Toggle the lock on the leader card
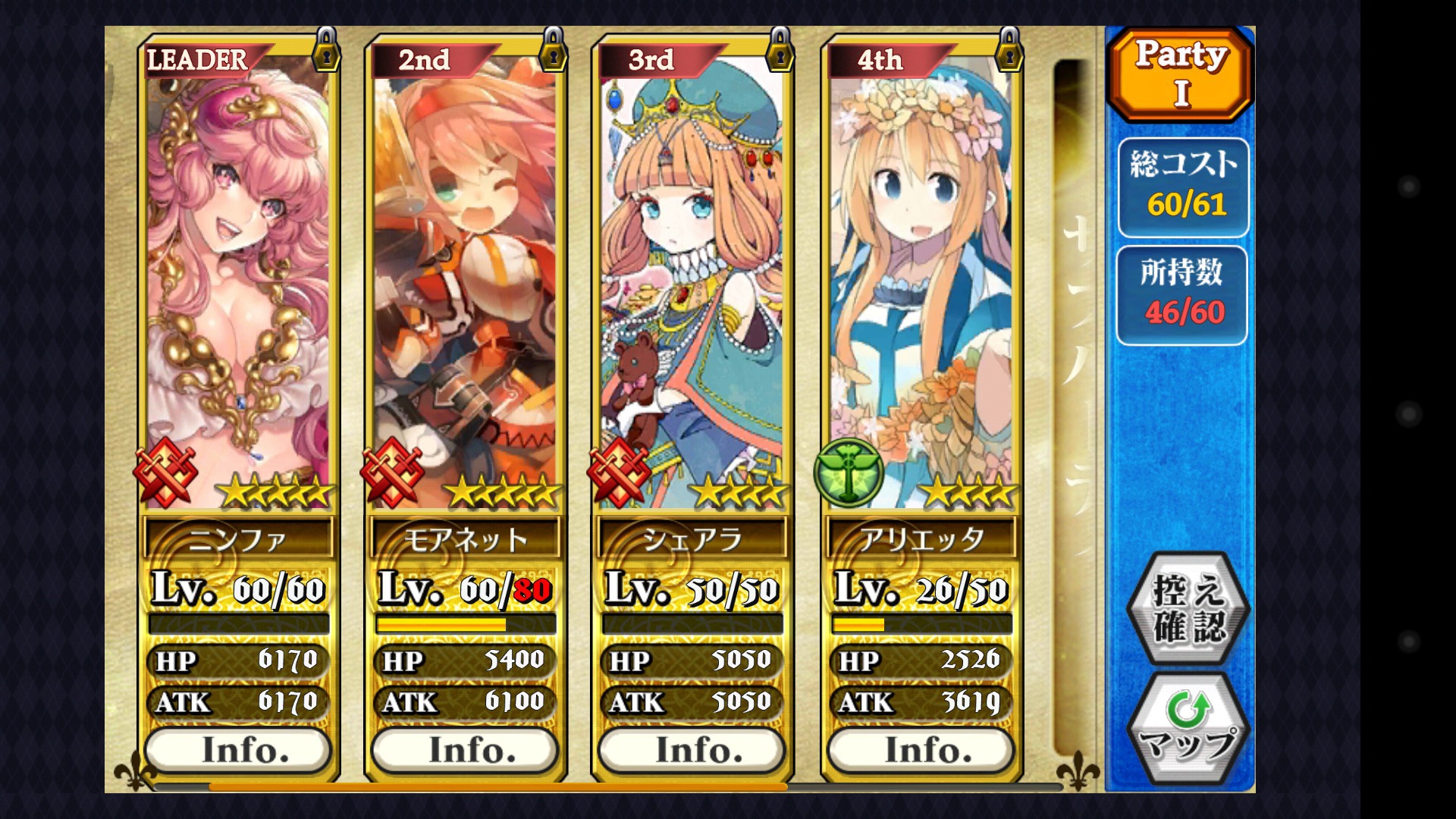This screenshot has height=819, width=1456. click(326, 50)
